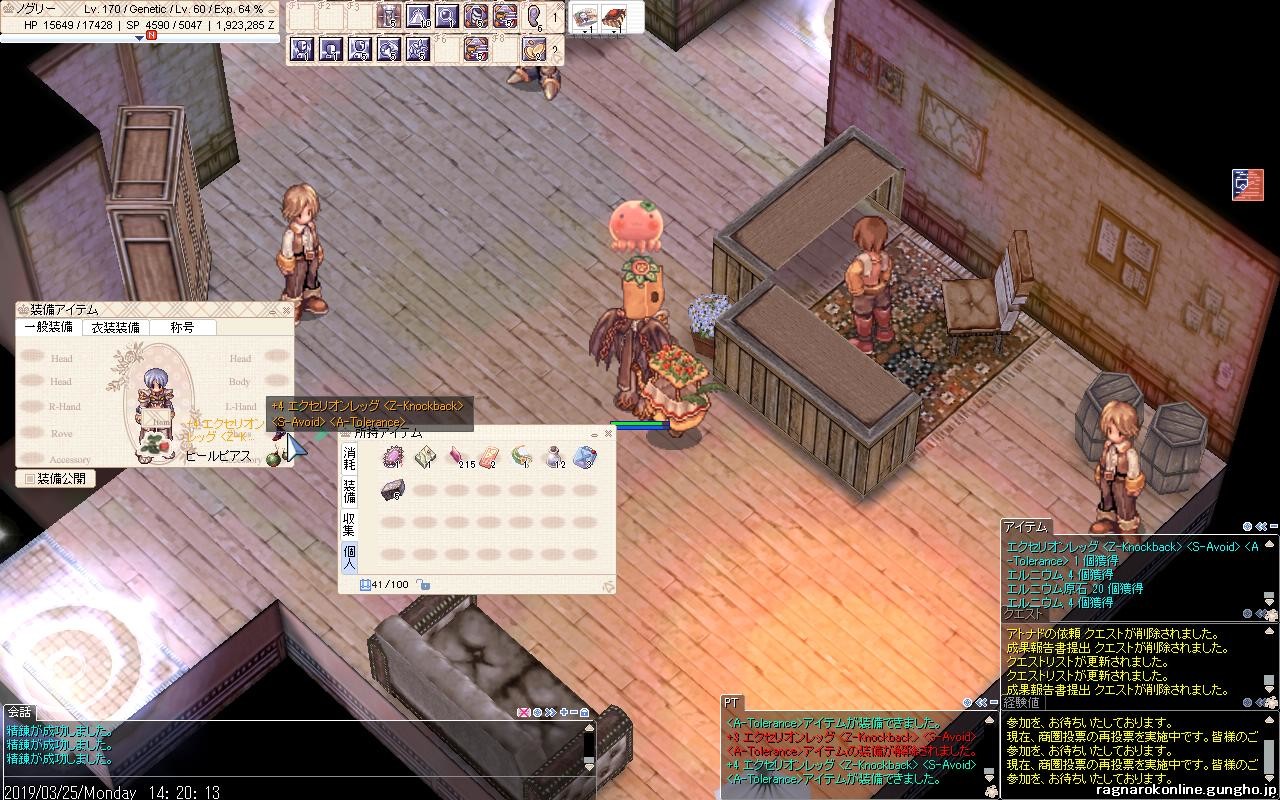The width and height of the screenshot is (1280, 800).
Task: Switch to the 衣装装備 costume tab
Action: tap(115, 327)
